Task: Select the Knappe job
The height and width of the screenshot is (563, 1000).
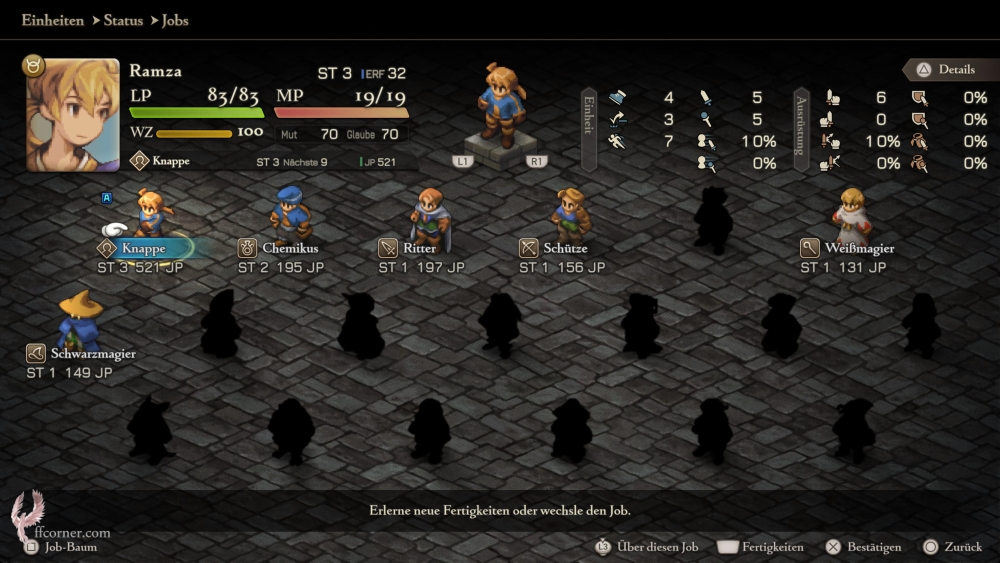Action: [145, 248]
